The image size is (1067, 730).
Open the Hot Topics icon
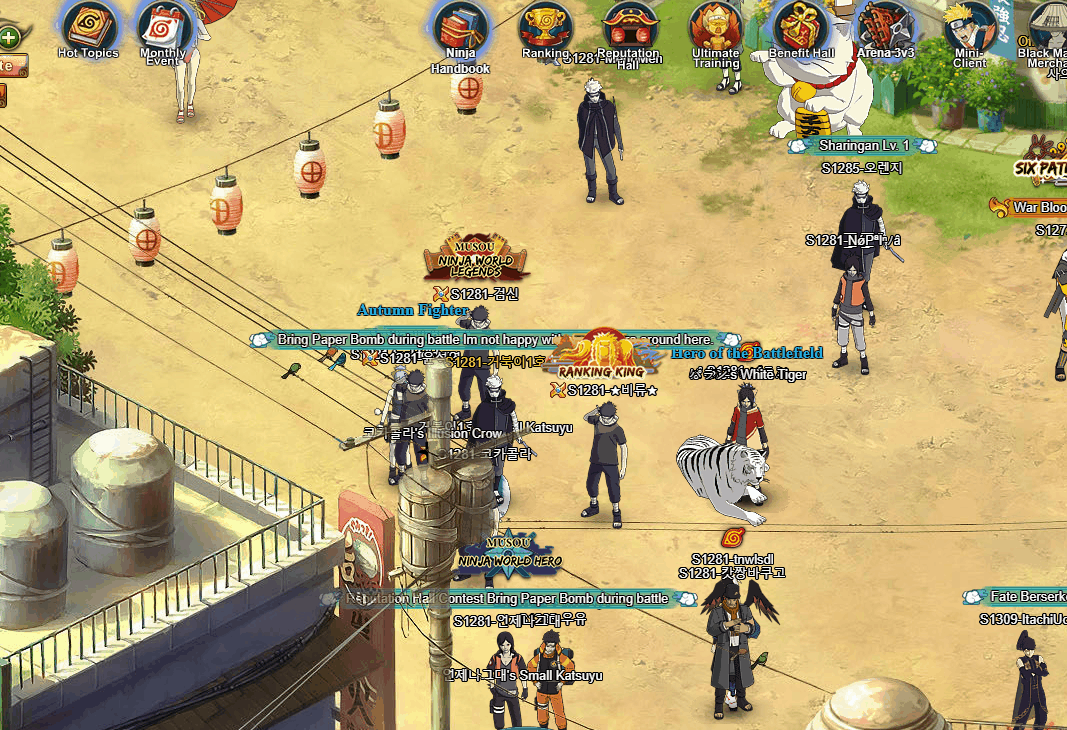[x=88, y=26]
